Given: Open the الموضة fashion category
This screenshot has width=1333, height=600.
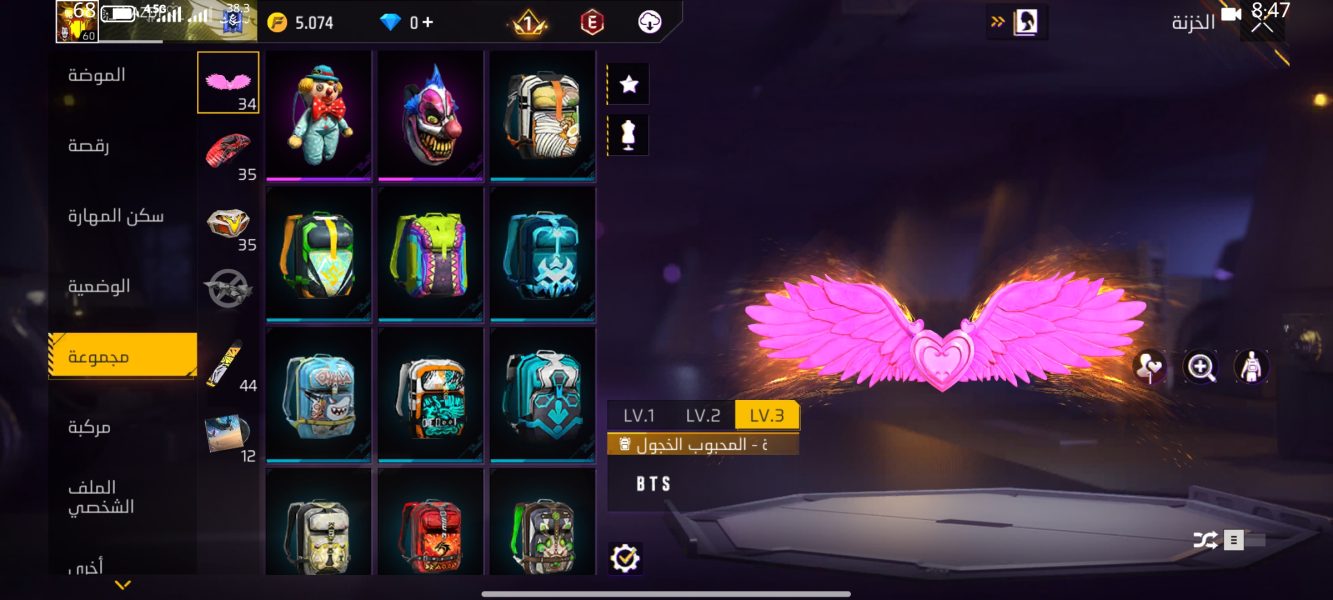Looking at the screenshot, I should point(97,76).
